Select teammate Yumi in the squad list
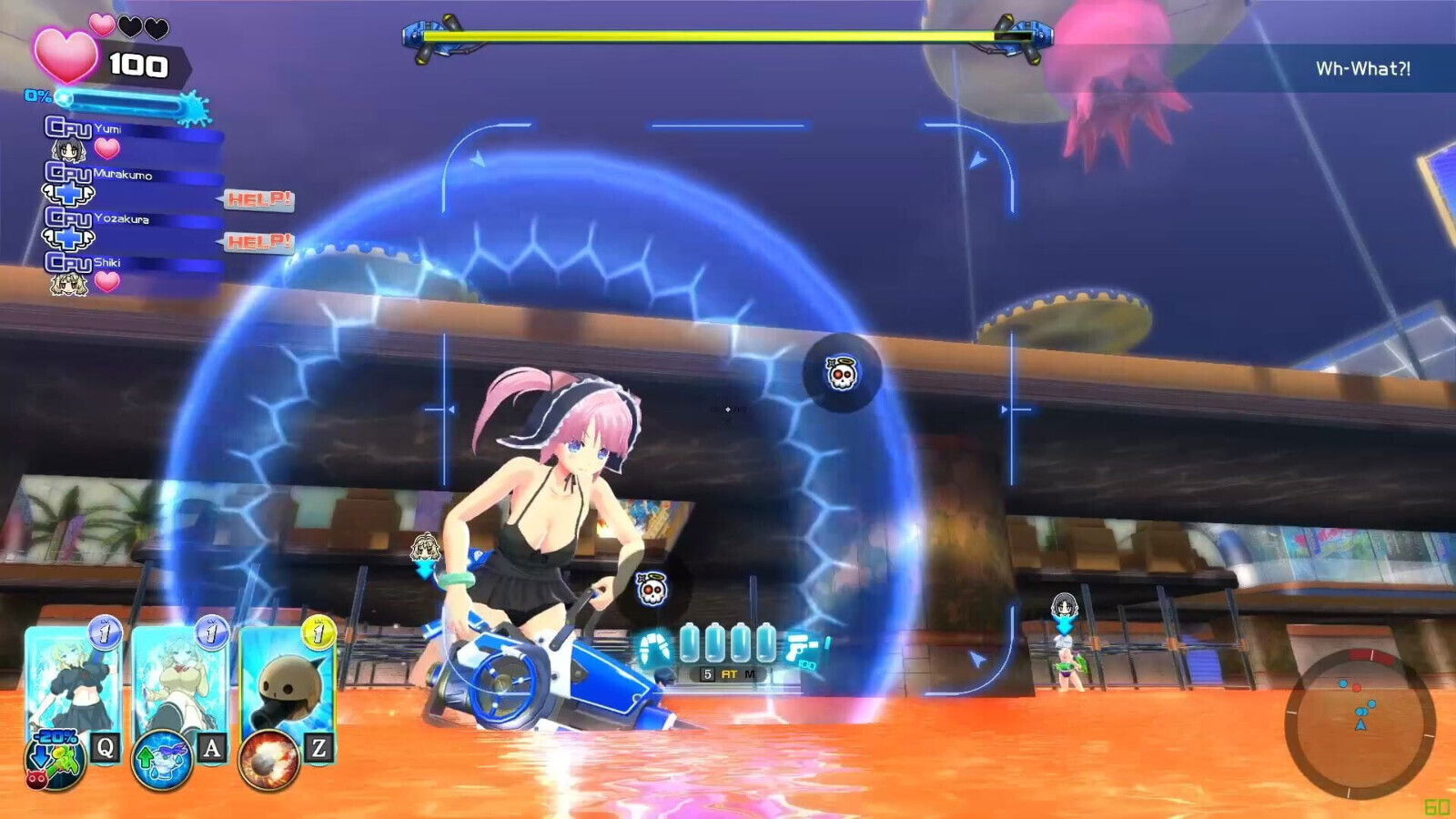This screenshot has width=1456, height=819. coord(132,136)
